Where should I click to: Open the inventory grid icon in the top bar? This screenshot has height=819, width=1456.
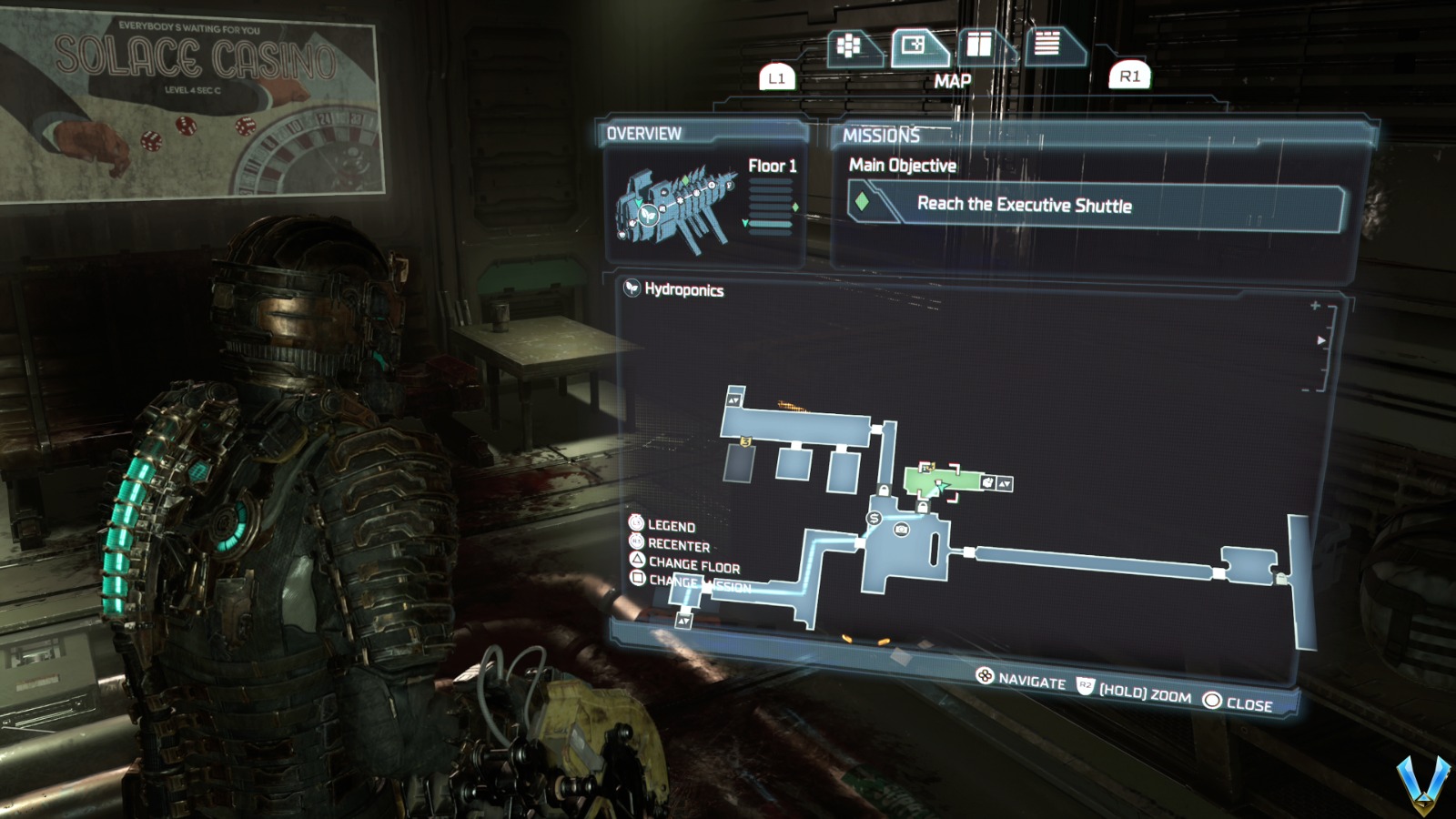pos(848,43)
